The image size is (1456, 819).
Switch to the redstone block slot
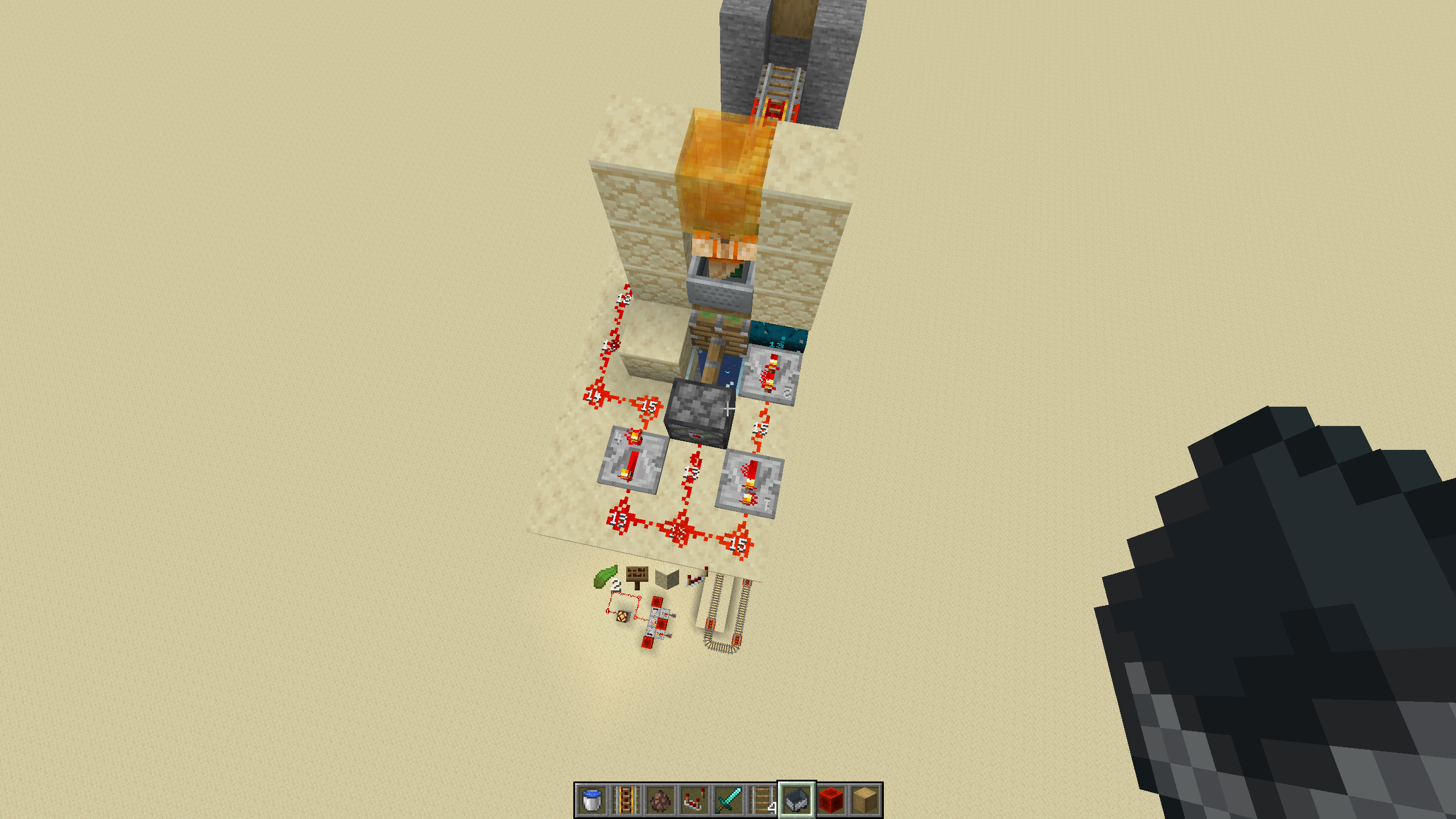pyautogui.click(x=831, y=800)
